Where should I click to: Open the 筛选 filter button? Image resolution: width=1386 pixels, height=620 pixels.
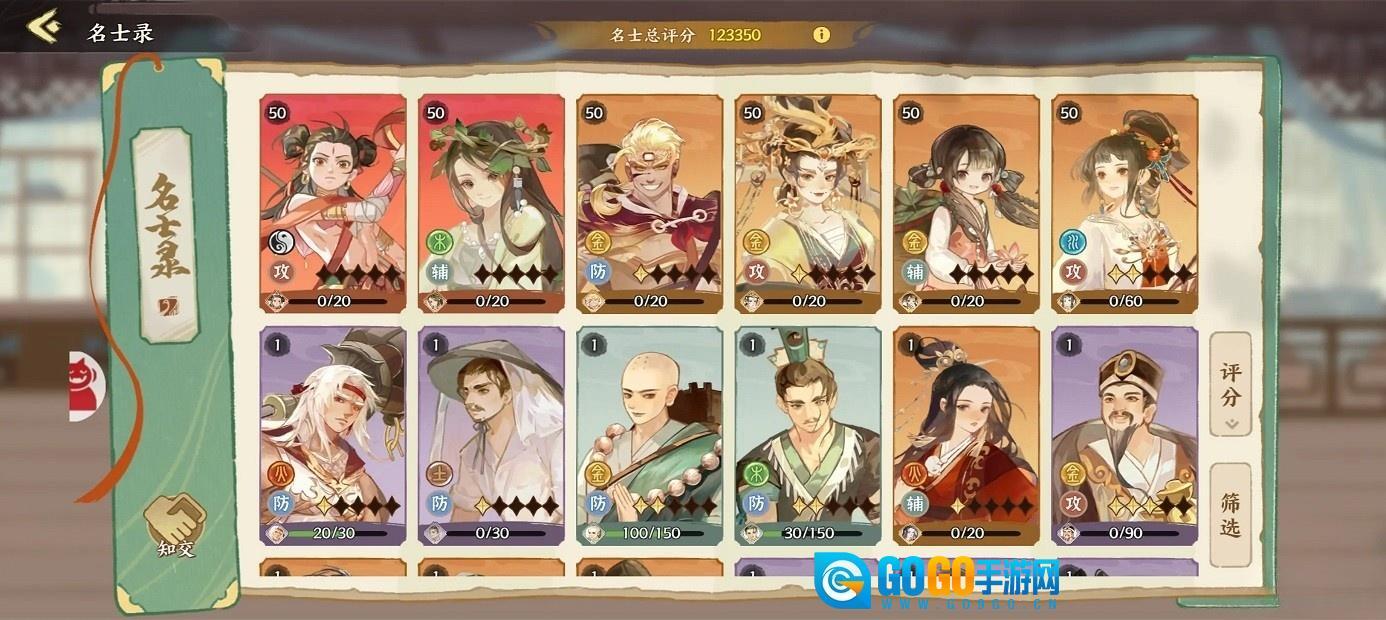point(1230,513)
